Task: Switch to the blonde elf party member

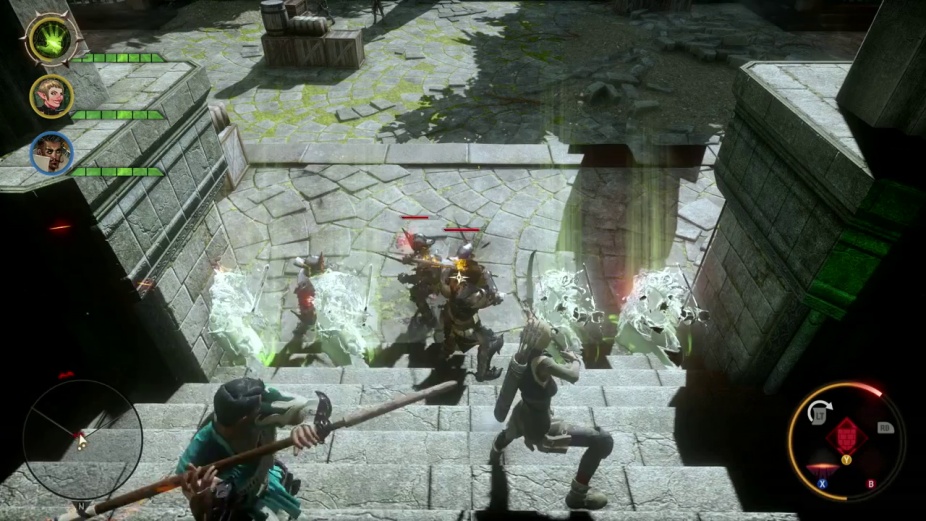Action: [x=51, y=96]
